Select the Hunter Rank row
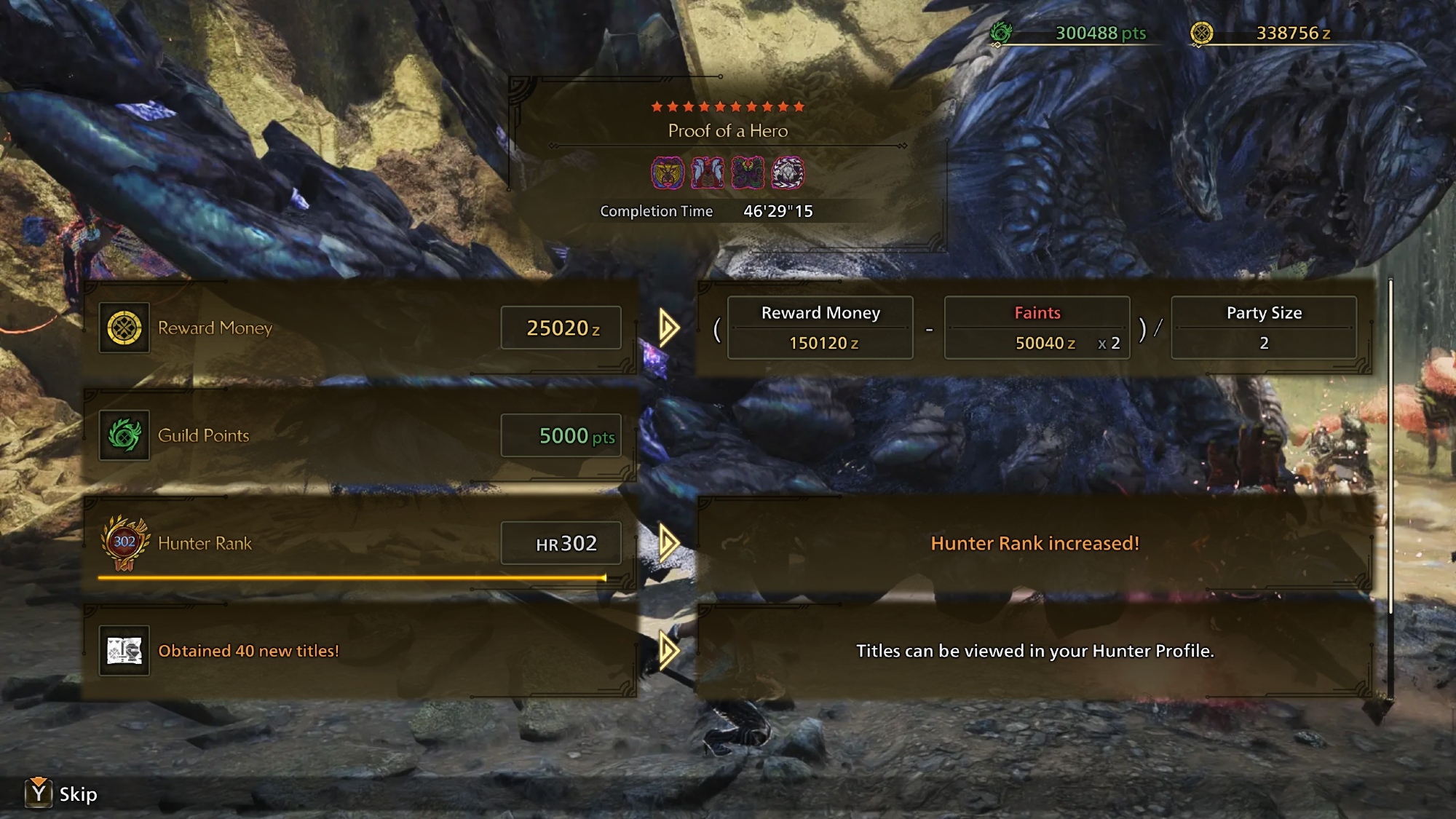This screenshot has height=819, width=1456. pyautogui.click(x=360, y=543)
